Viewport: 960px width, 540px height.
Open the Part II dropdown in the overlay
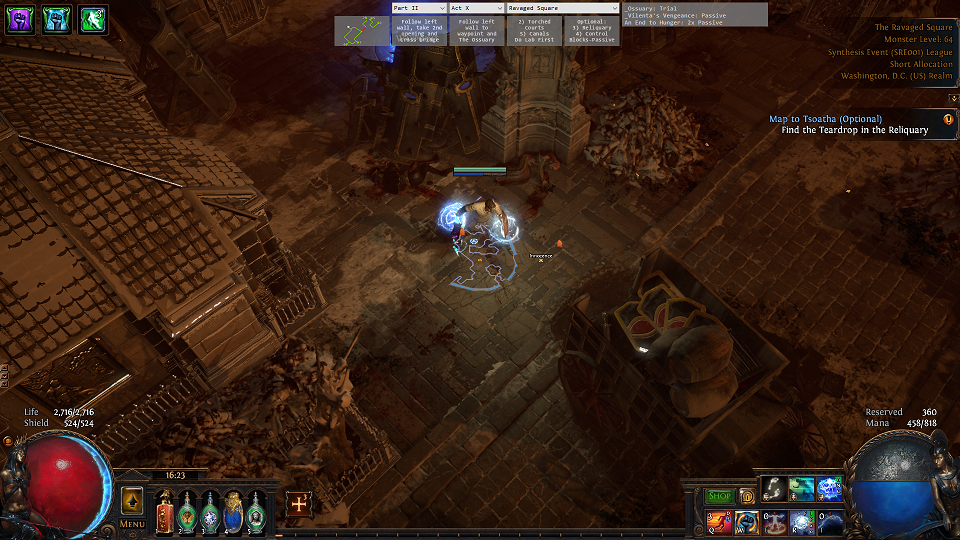click(x=419, y=8)
